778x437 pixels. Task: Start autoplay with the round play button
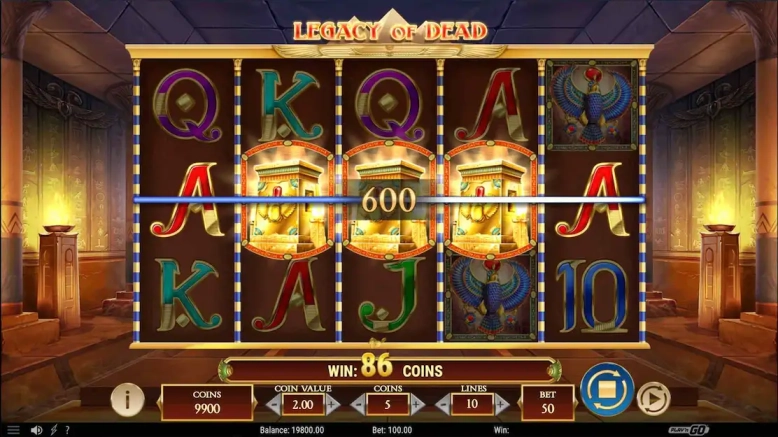point(652,399)
